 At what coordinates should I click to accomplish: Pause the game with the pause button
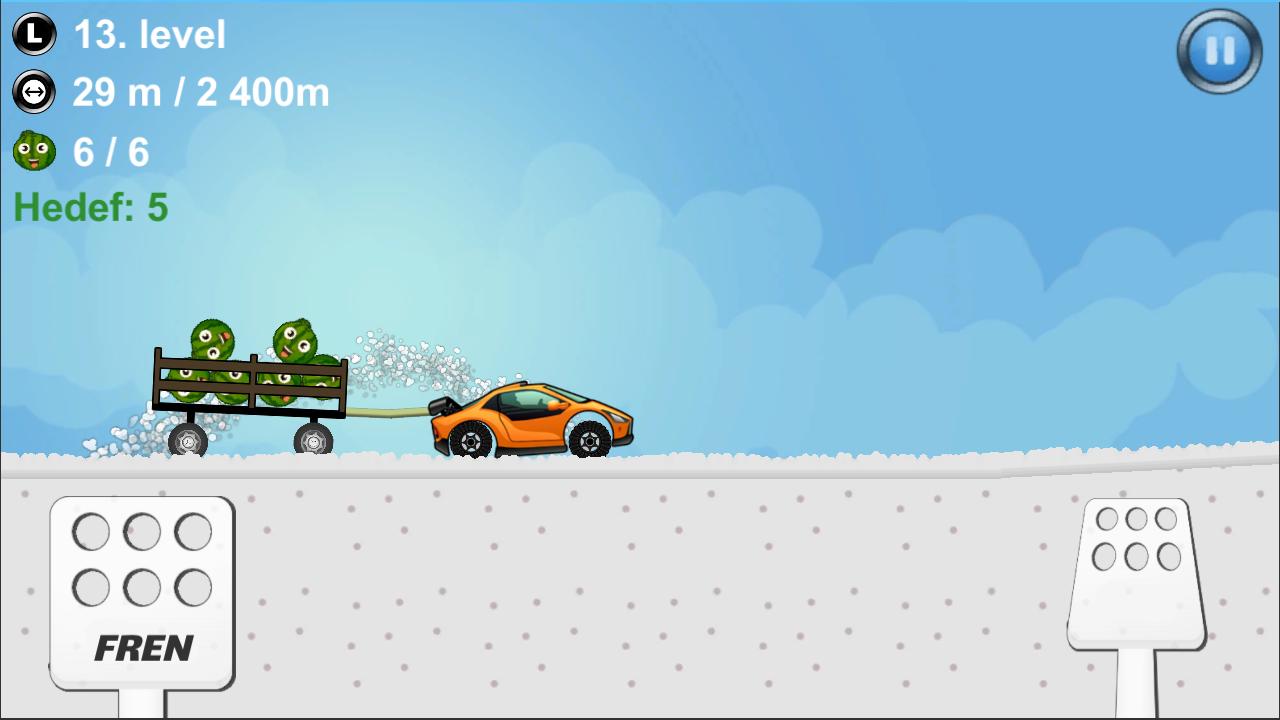point(1218,51)
